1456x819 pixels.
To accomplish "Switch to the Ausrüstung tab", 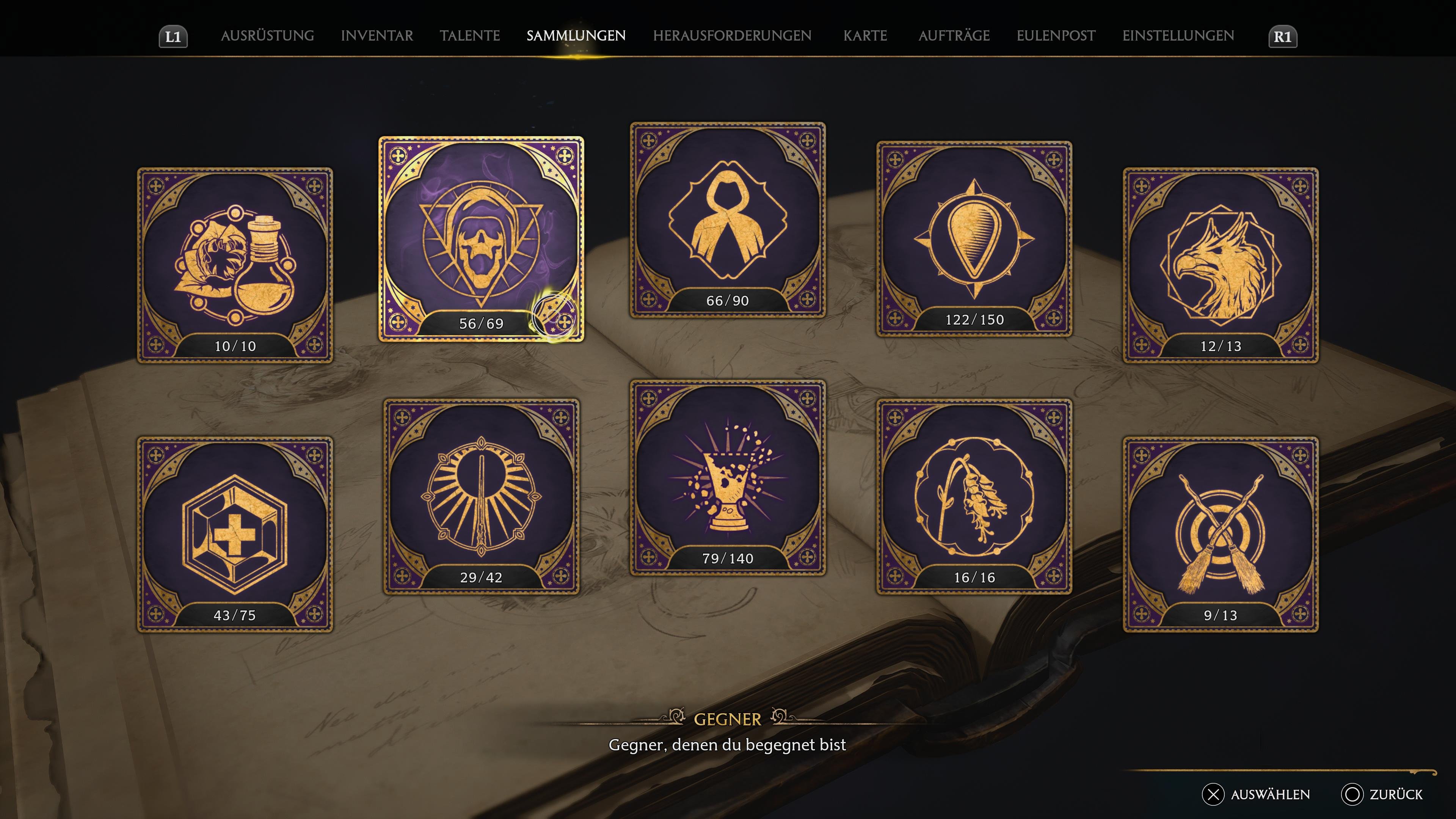I will tap(267, 36).
